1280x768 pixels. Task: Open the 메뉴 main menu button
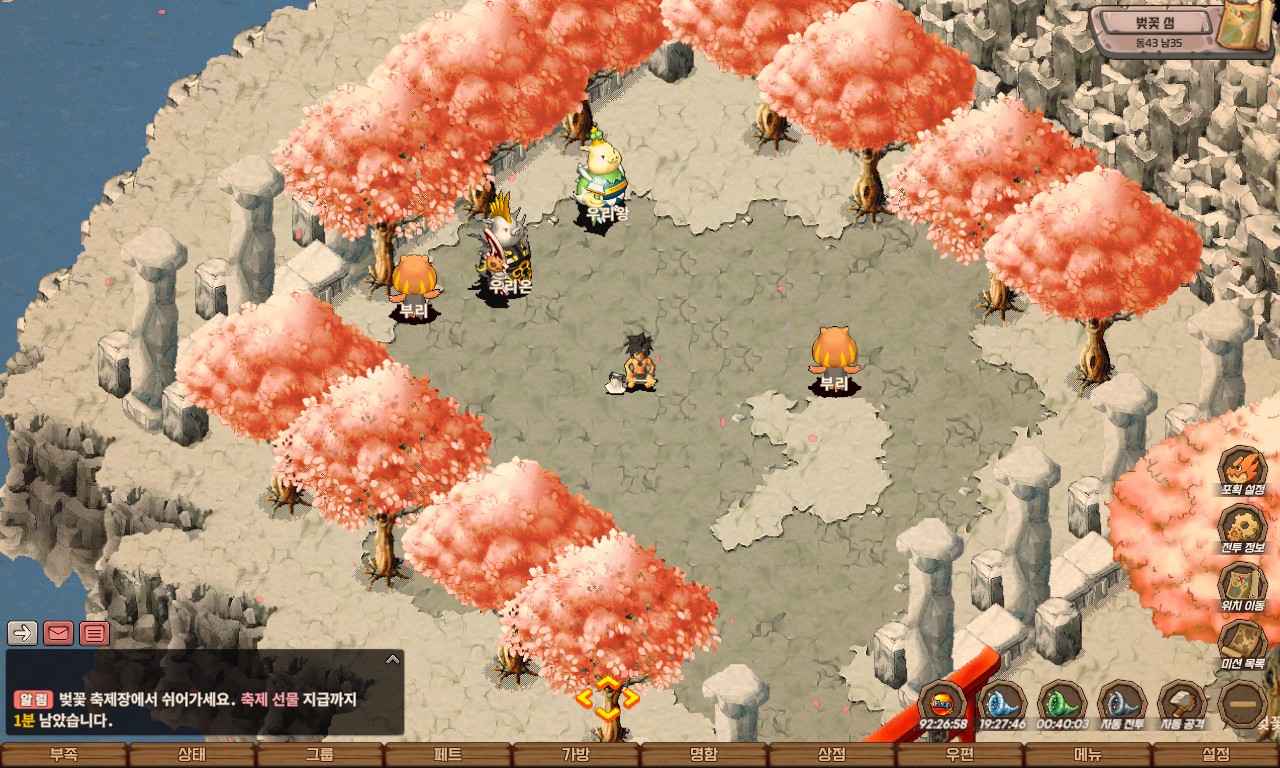[x=1087, y=755]
